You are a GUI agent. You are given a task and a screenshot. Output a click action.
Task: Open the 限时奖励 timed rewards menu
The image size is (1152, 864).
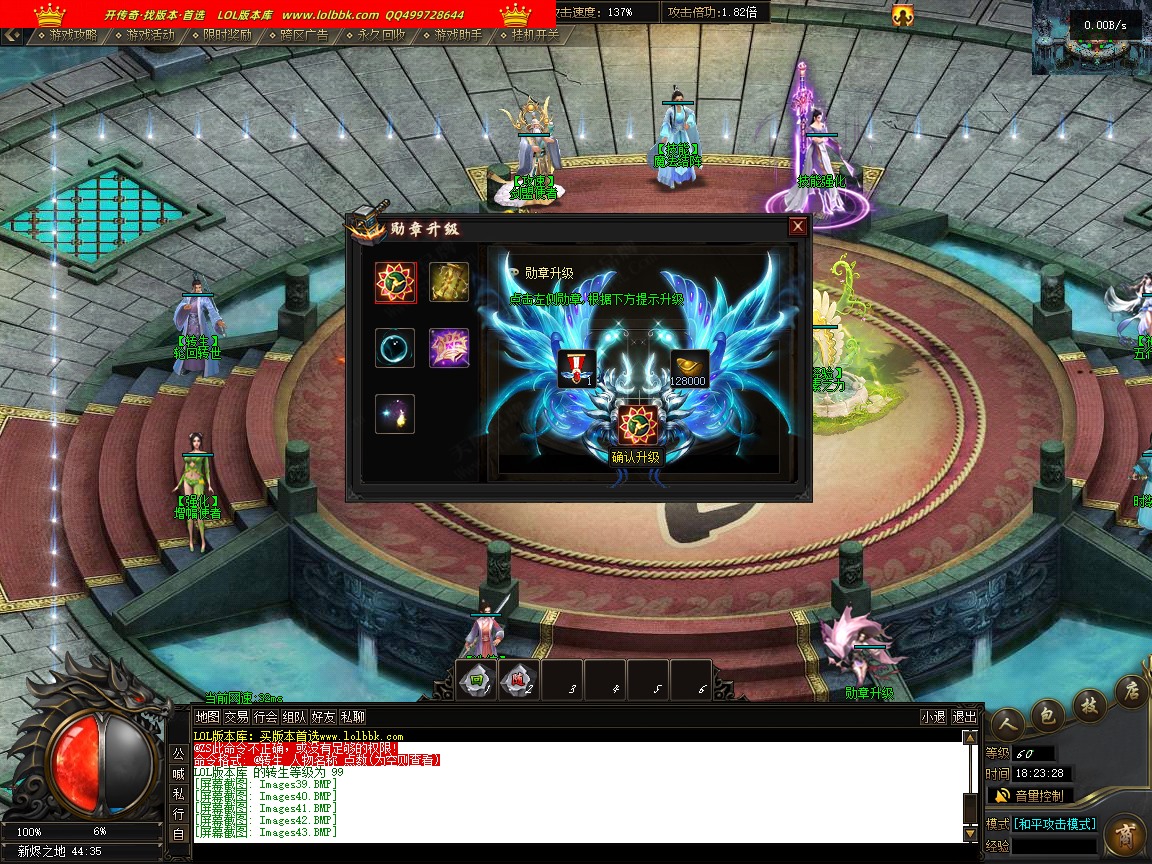(x=227, y=35)
